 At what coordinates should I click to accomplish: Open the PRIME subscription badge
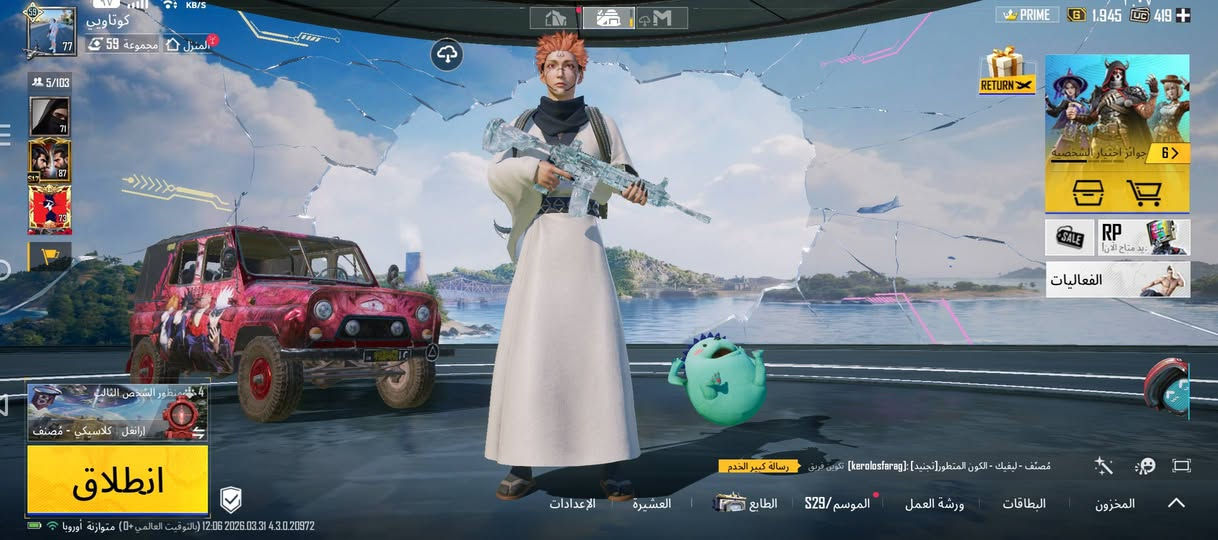[1027, 15]
